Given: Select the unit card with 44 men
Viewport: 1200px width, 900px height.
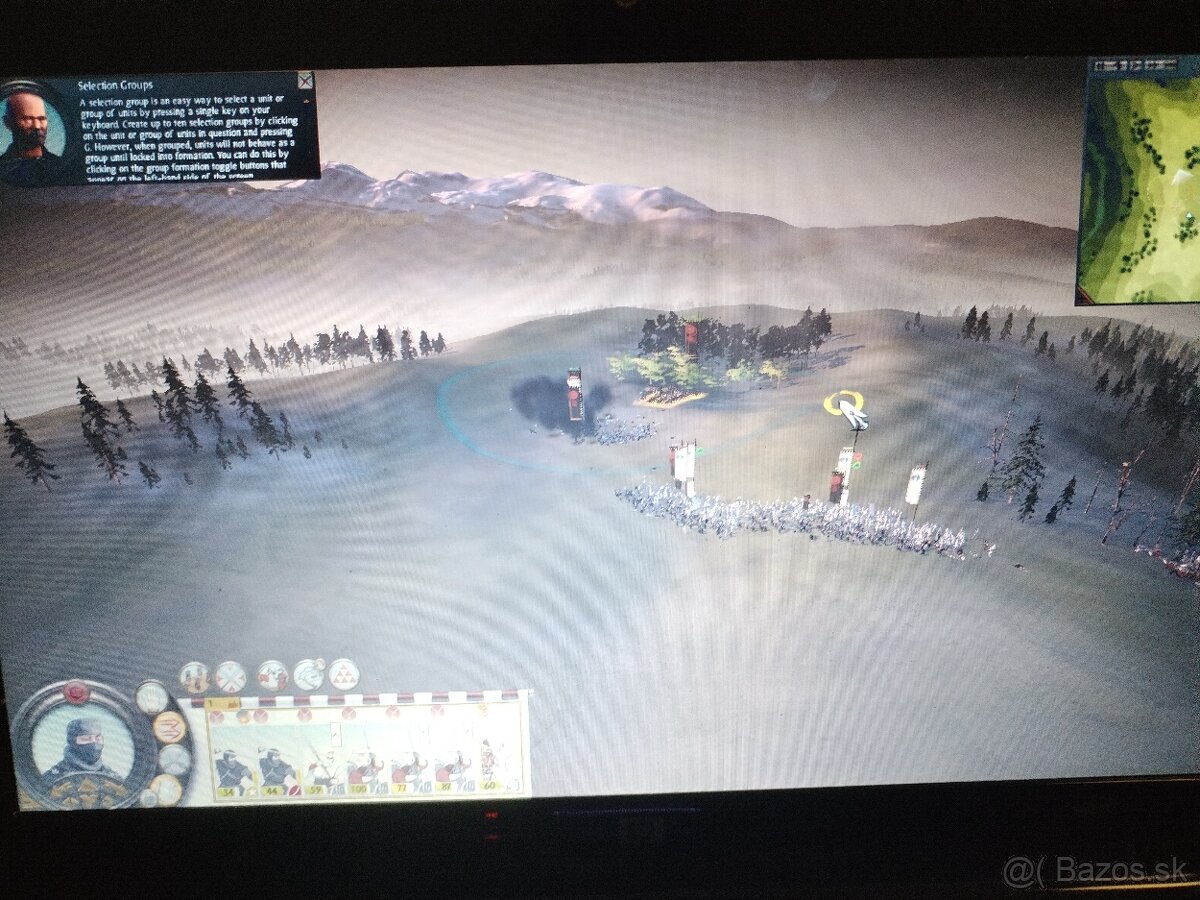Looking at the screenshot, I should pyautogui.click(x=276, y=770).
